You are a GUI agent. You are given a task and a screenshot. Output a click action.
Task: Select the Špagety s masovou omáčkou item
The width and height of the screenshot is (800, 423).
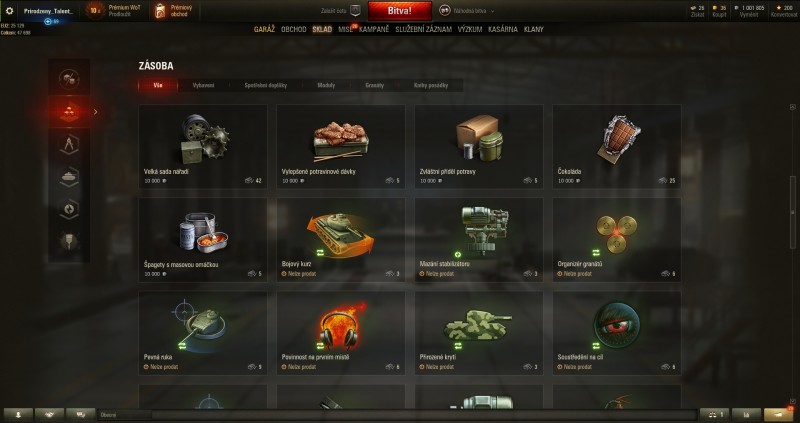click(x=203, y=239)
